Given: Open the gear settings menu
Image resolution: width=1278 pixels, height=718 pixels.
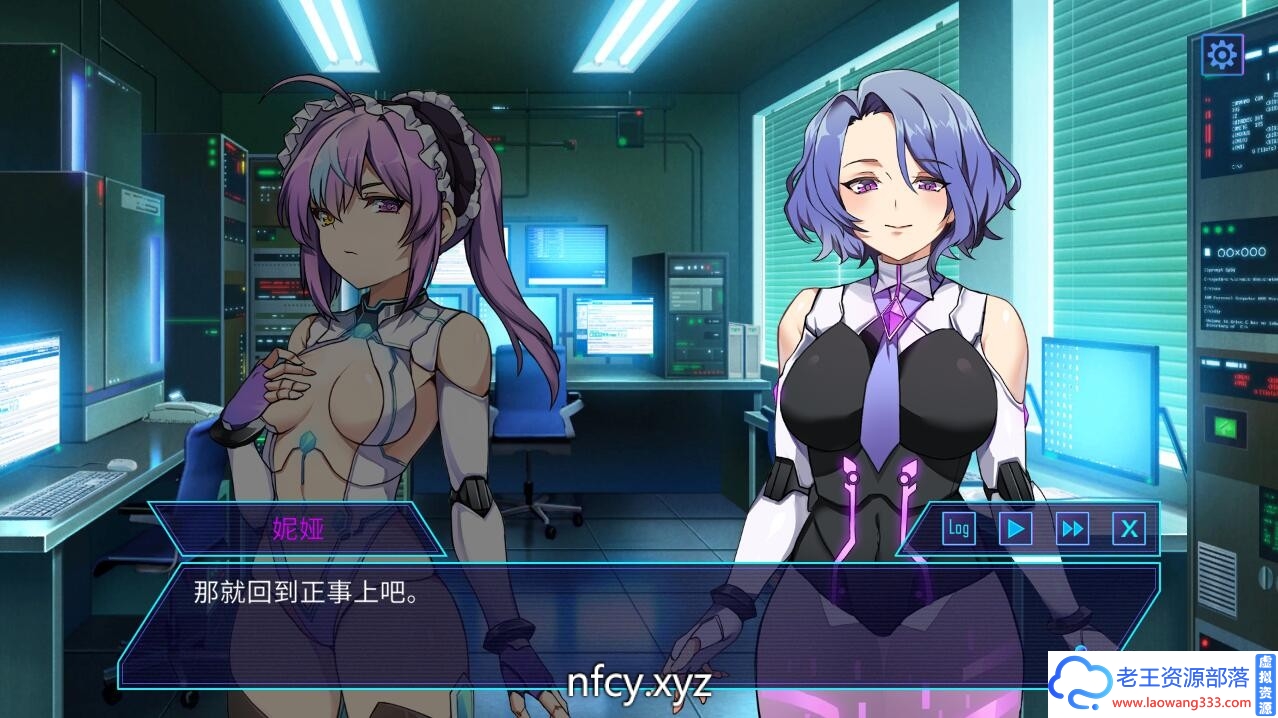Looking at the screenshot, I should [1222, 54].
